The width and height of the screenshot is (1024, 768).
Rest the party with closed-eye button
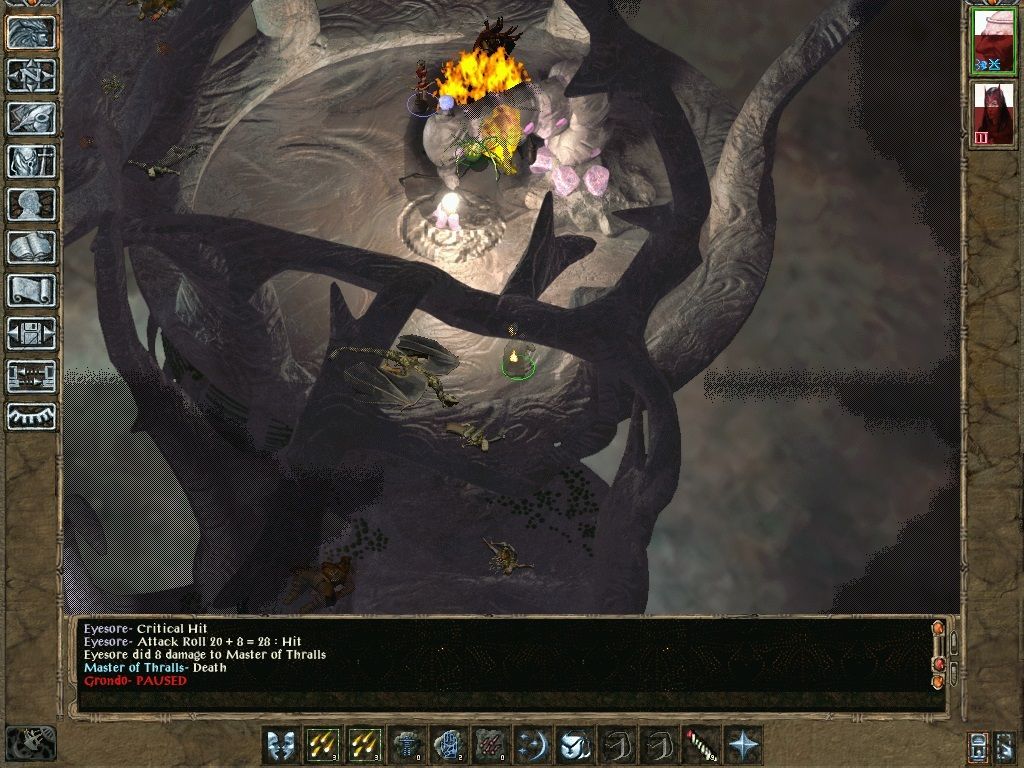31,416
